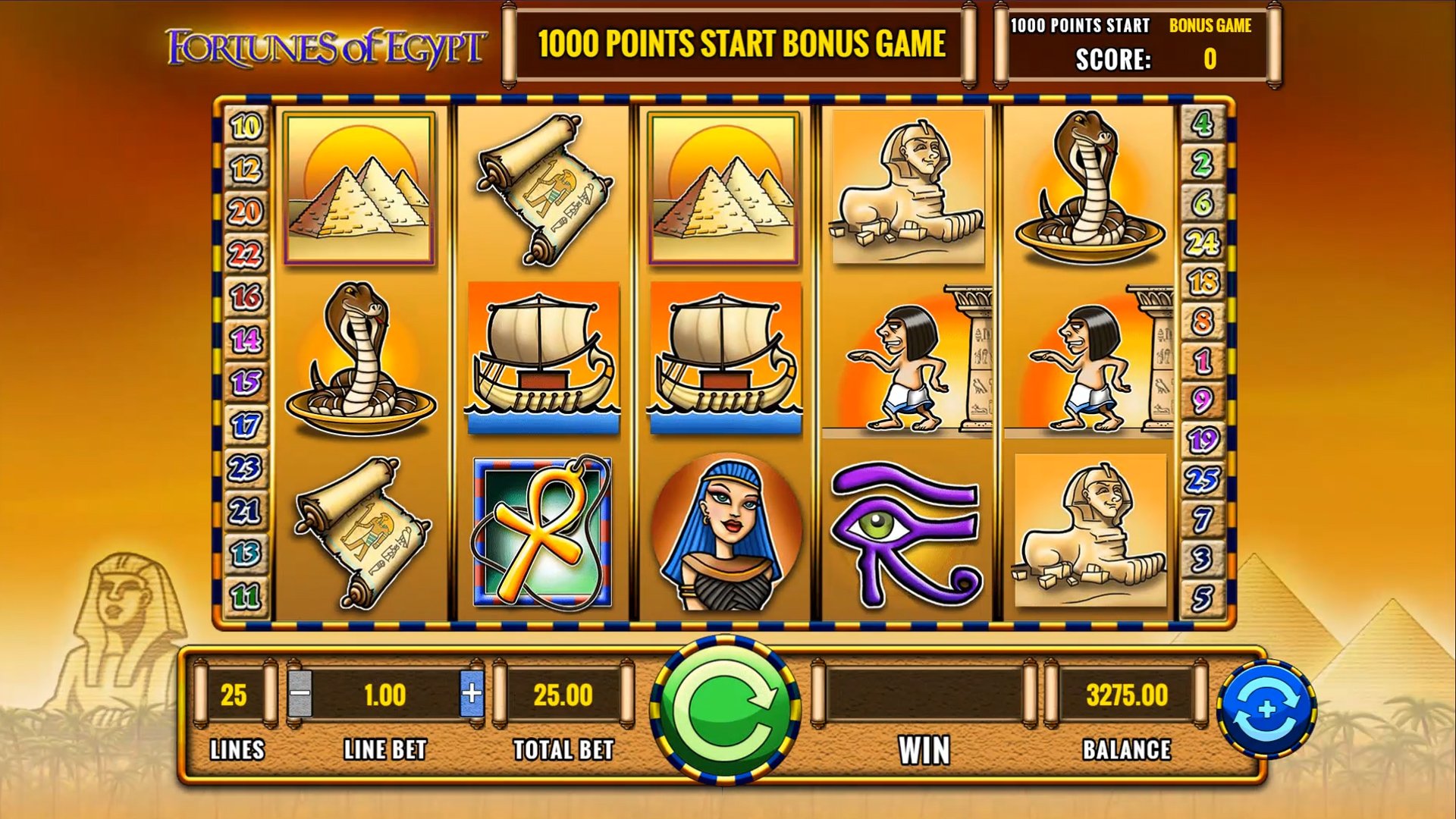The image size is (1456, 819).
Task: Click payline number 24 marker
Action: pos(1202,243)
